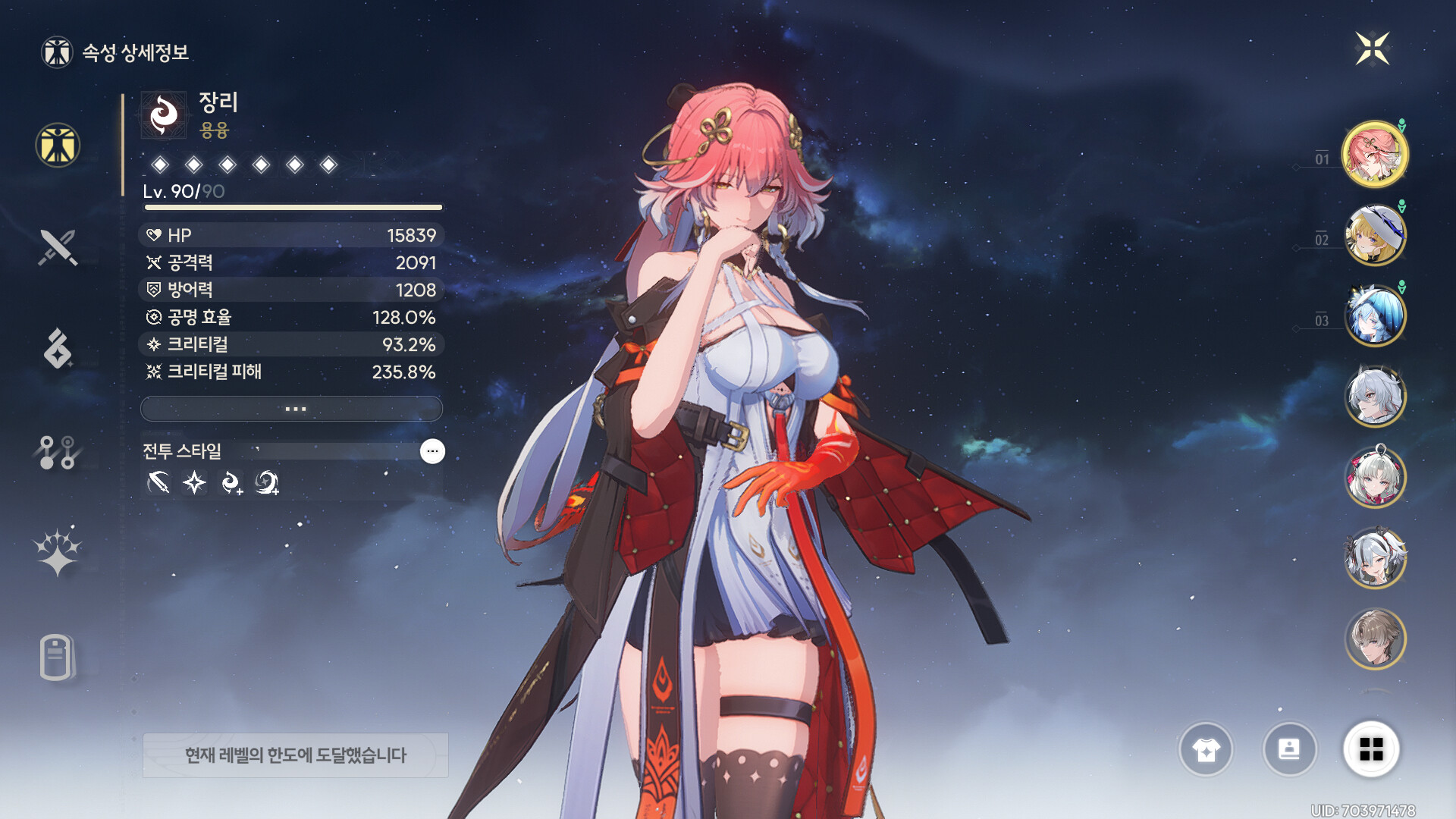Switch to the crossed swords weapon tab
Screen dimensions: 1456x819
(58, 247)
